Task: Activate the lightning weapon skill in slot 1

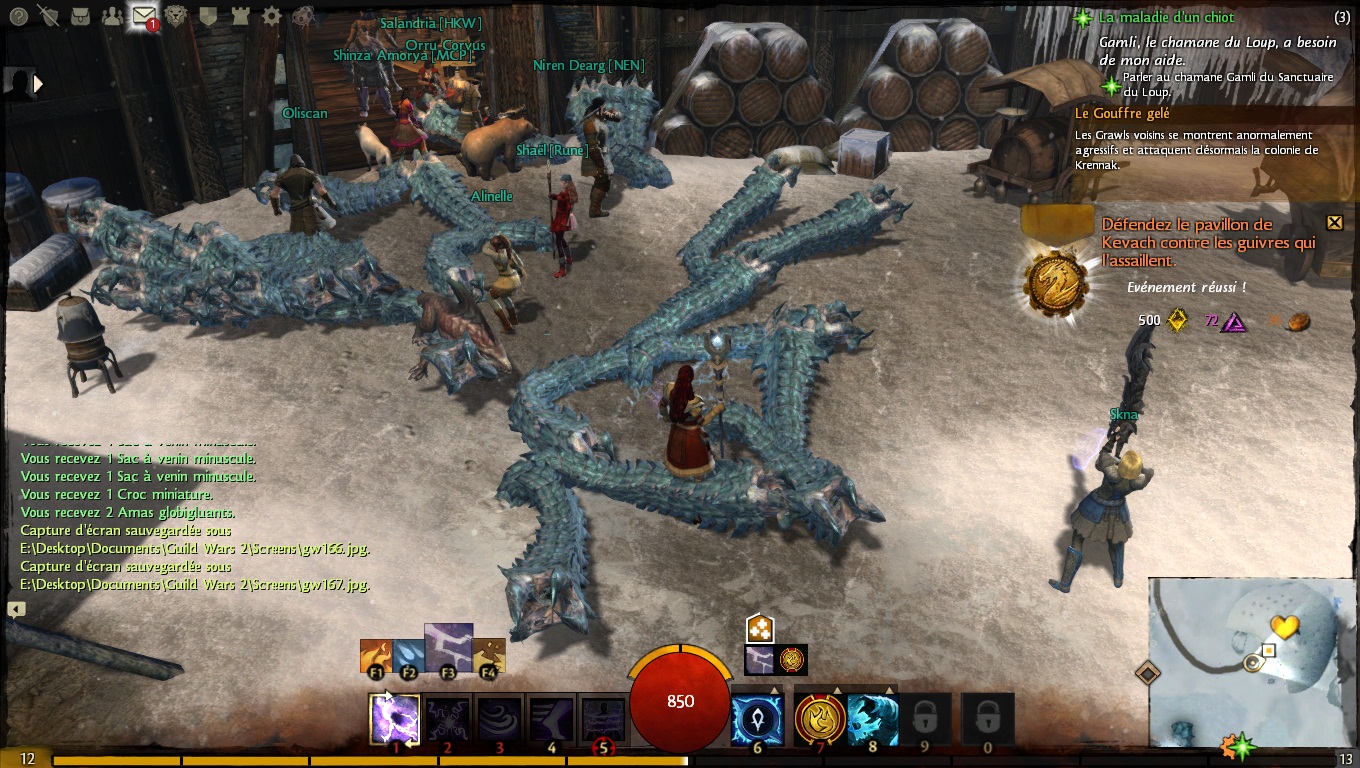Action: coord(394,719)
